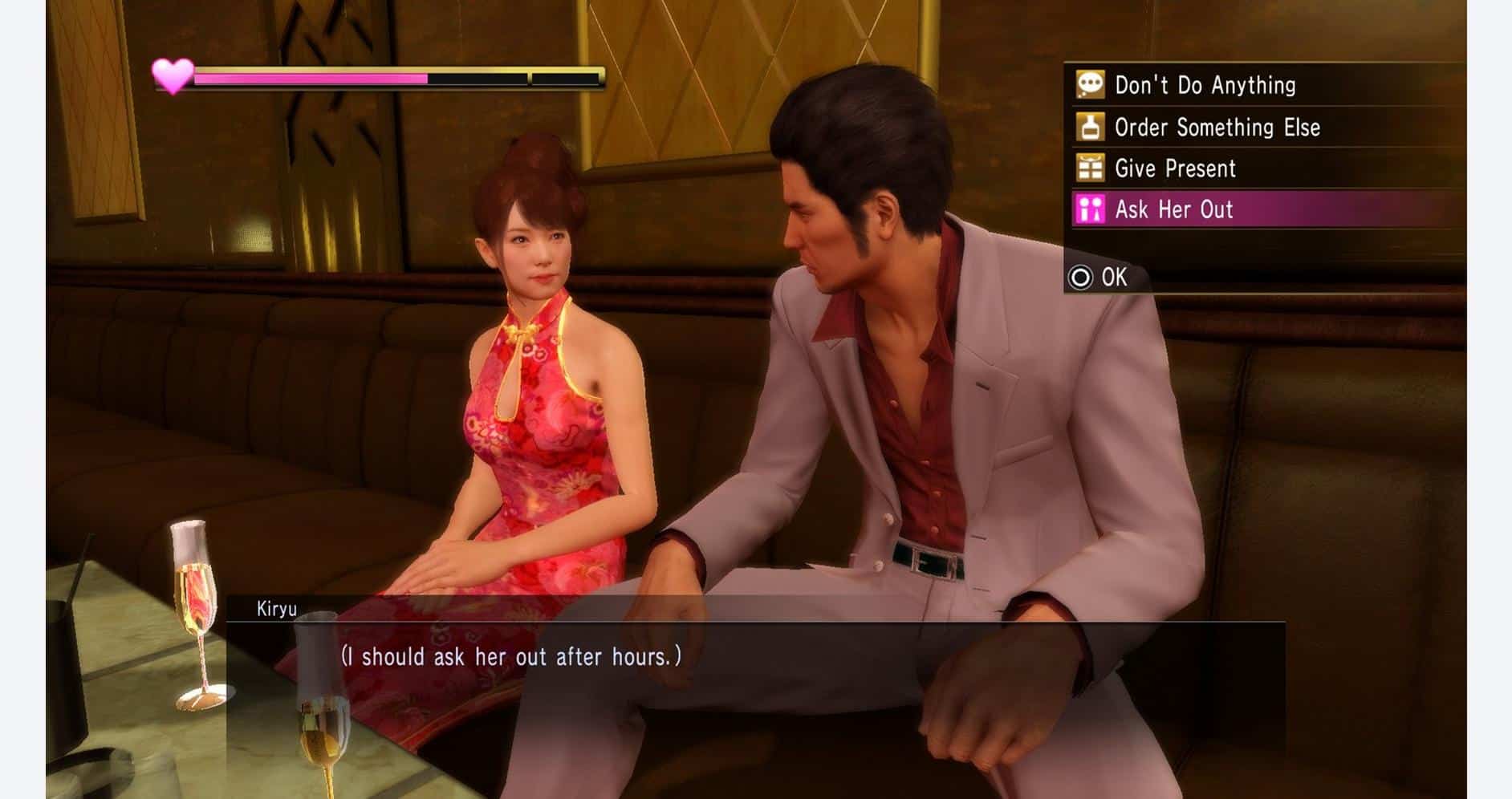Click the circle OK button icon
Screen dimensions: 1512x799
(1083, 278)
